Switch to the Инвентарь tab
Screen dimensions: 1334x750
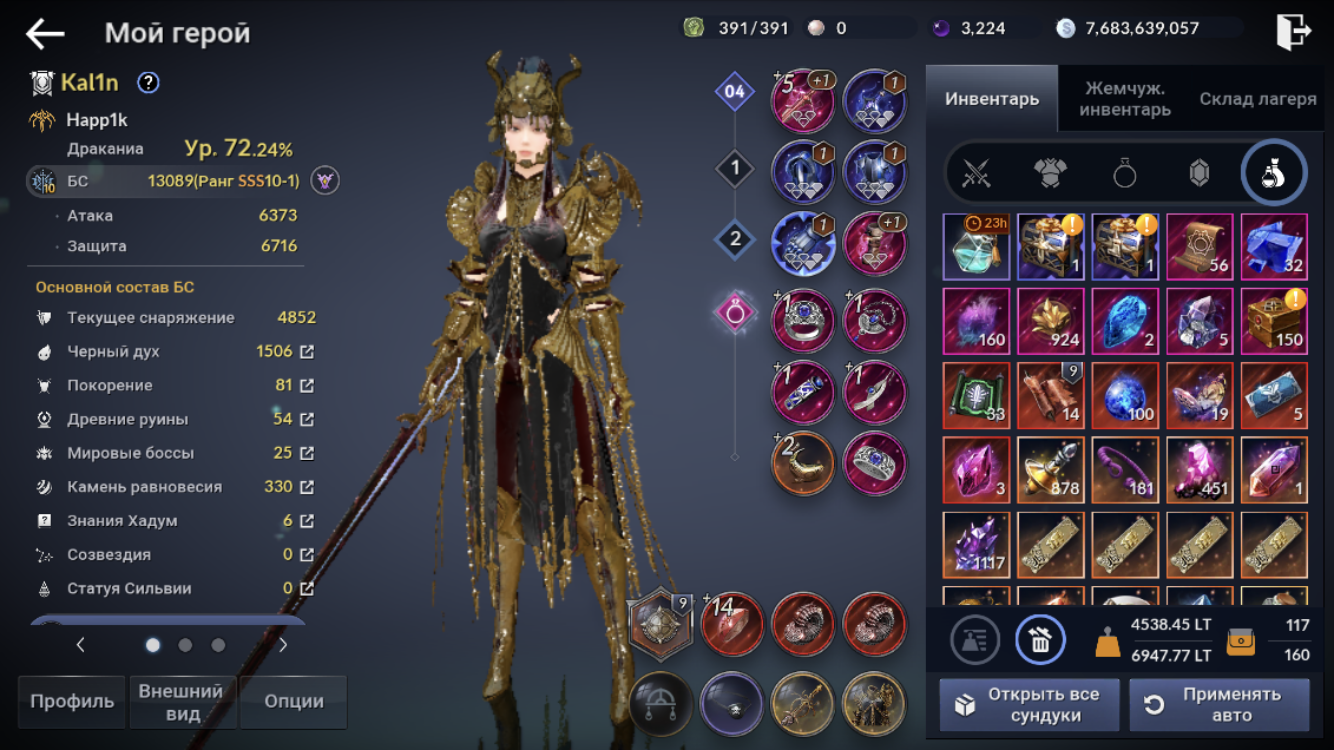coord(991,99)
